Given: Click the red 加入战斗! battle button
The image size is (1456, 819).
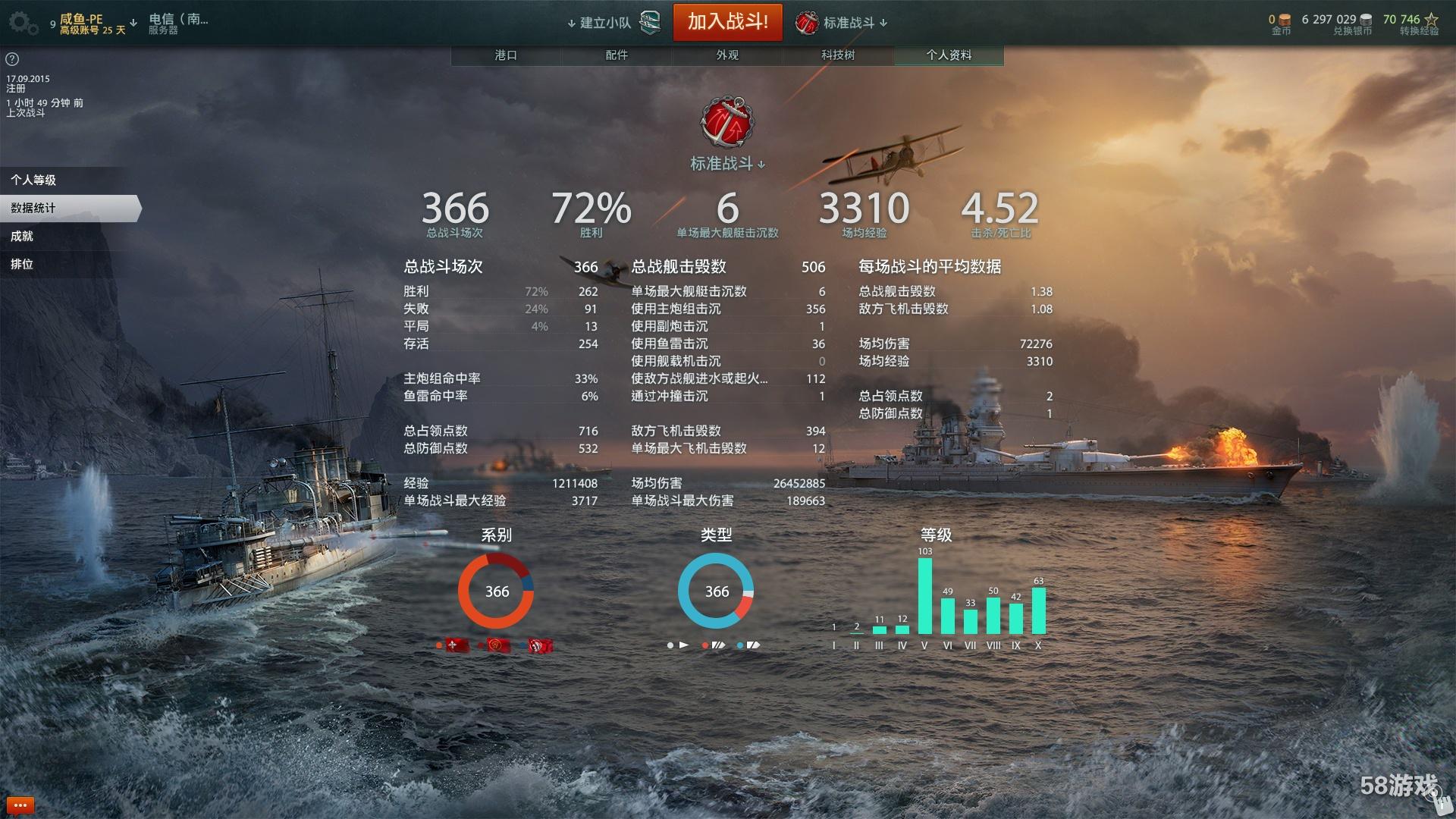Looking at the screenshot, I should [x=727, y=22].
